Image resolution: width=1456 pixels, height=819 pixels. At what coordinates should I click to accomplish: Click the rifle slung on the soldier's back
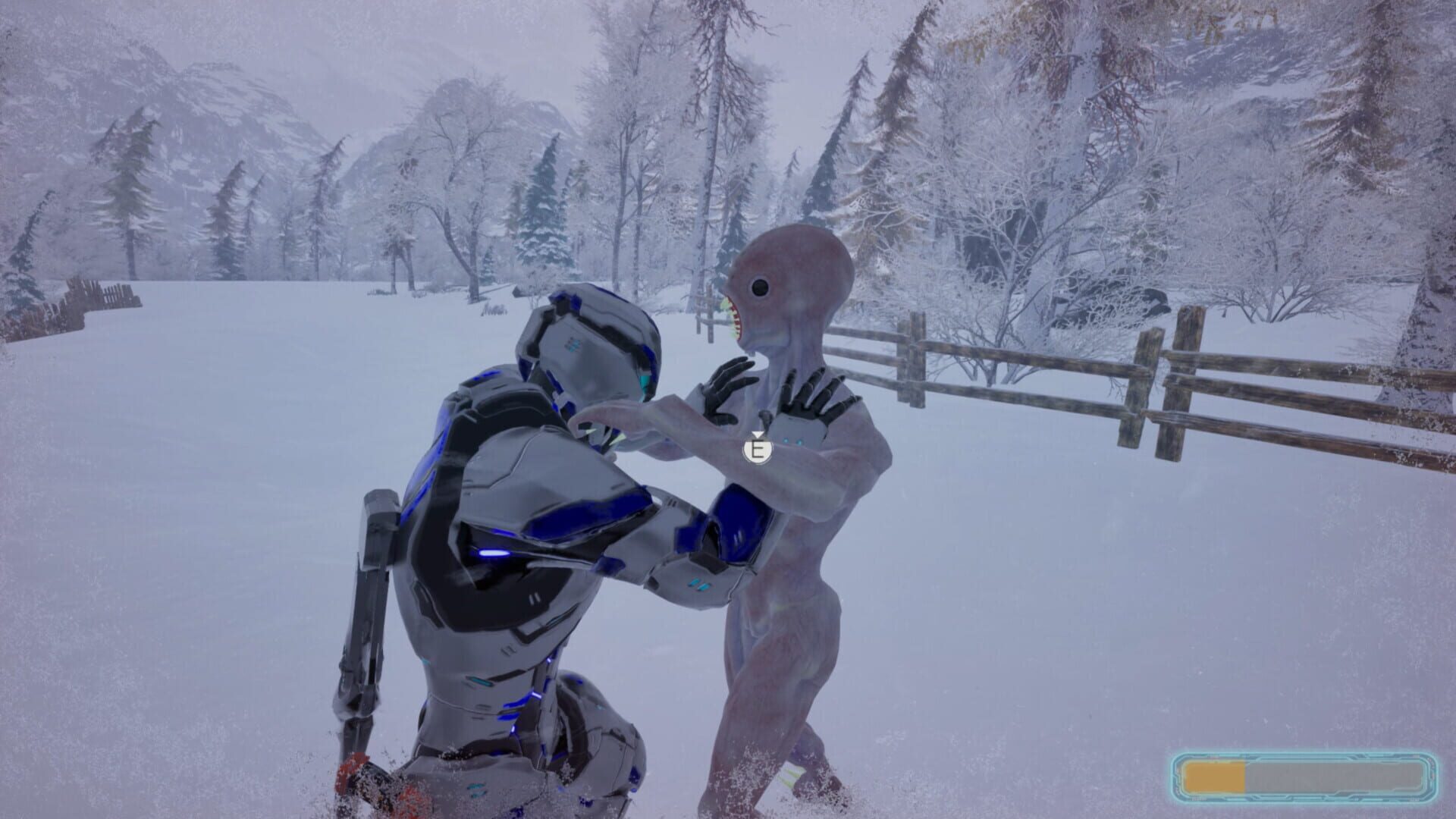[372, 591]
